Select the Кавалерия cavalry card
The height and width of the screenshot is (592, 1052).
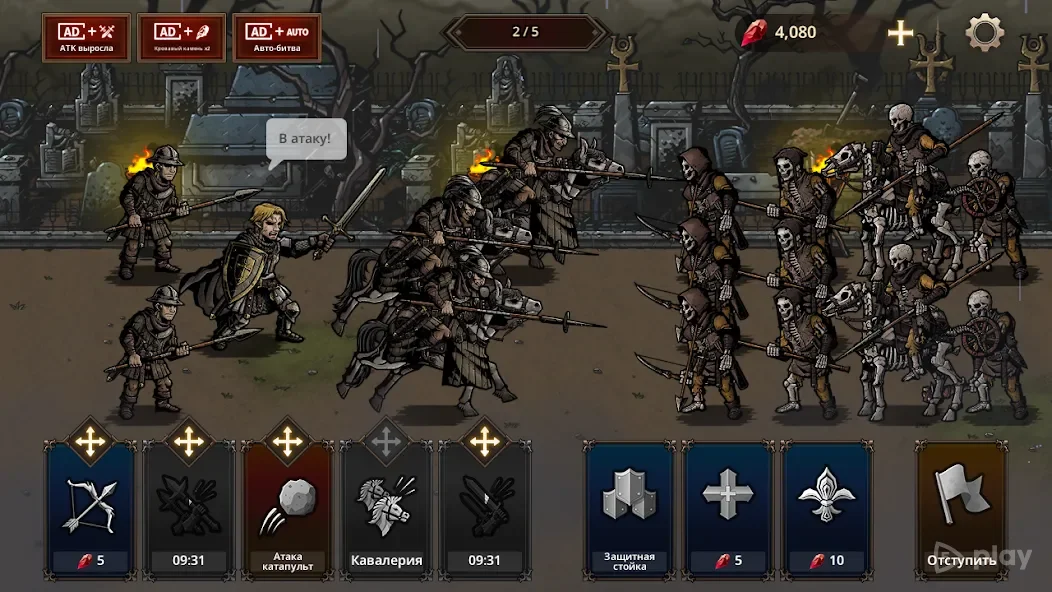tap(386, 508)
